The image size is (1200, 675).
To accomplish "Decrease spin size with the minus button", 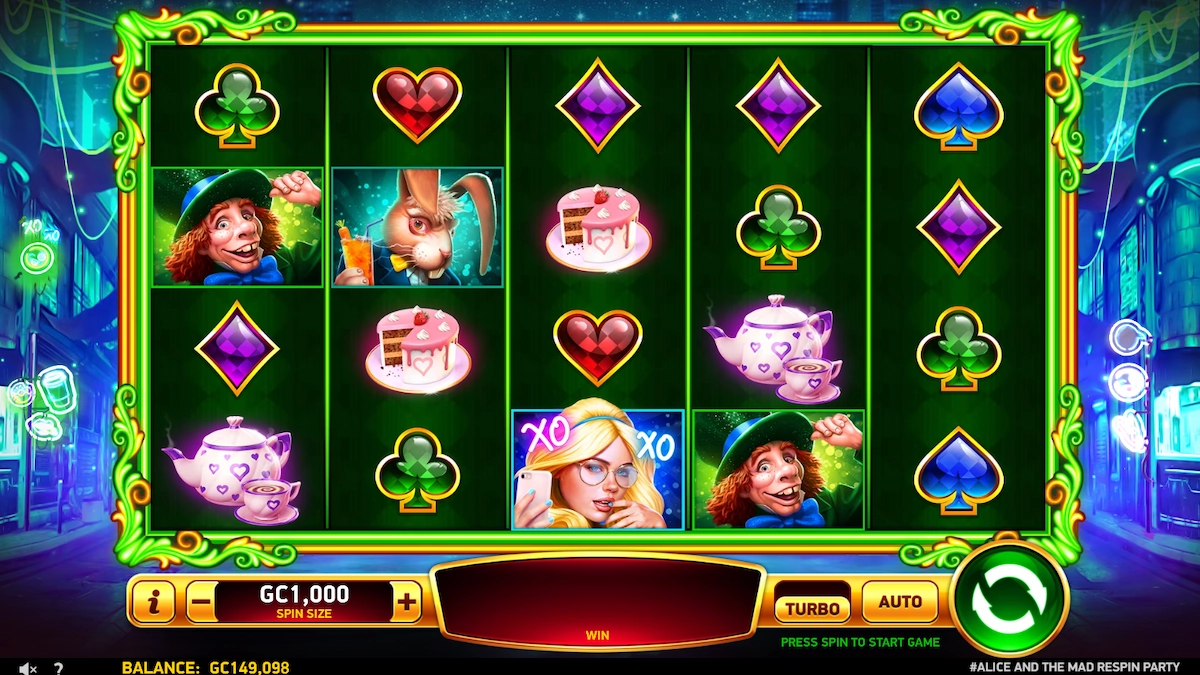I will coord(201,603).
